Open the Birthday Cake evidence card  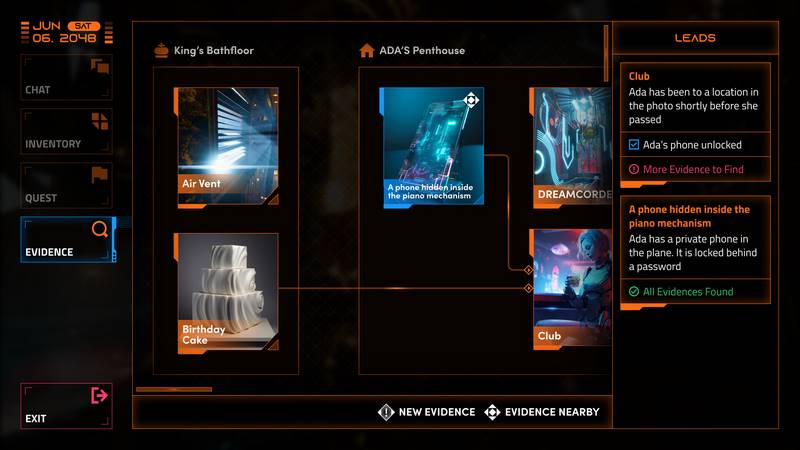pyautogui.click(x=227, y=293)
